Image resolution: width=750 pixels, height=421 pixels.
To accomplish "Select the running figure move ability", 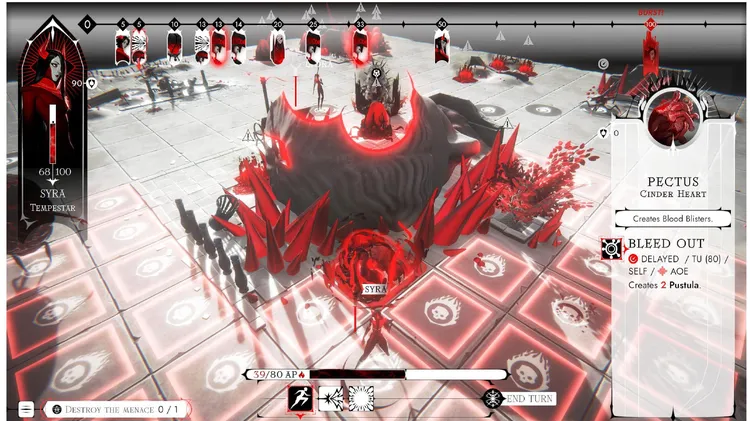I will pos(302,399).
